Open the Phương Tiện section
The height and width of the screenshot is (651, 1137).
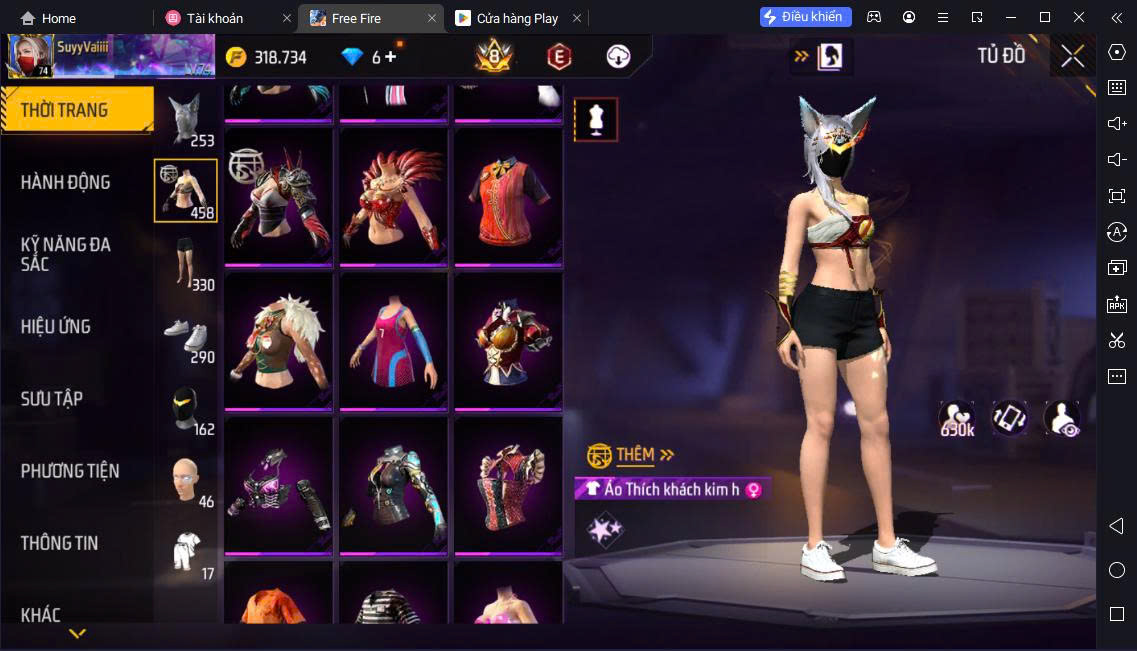(x=70, y=470)
